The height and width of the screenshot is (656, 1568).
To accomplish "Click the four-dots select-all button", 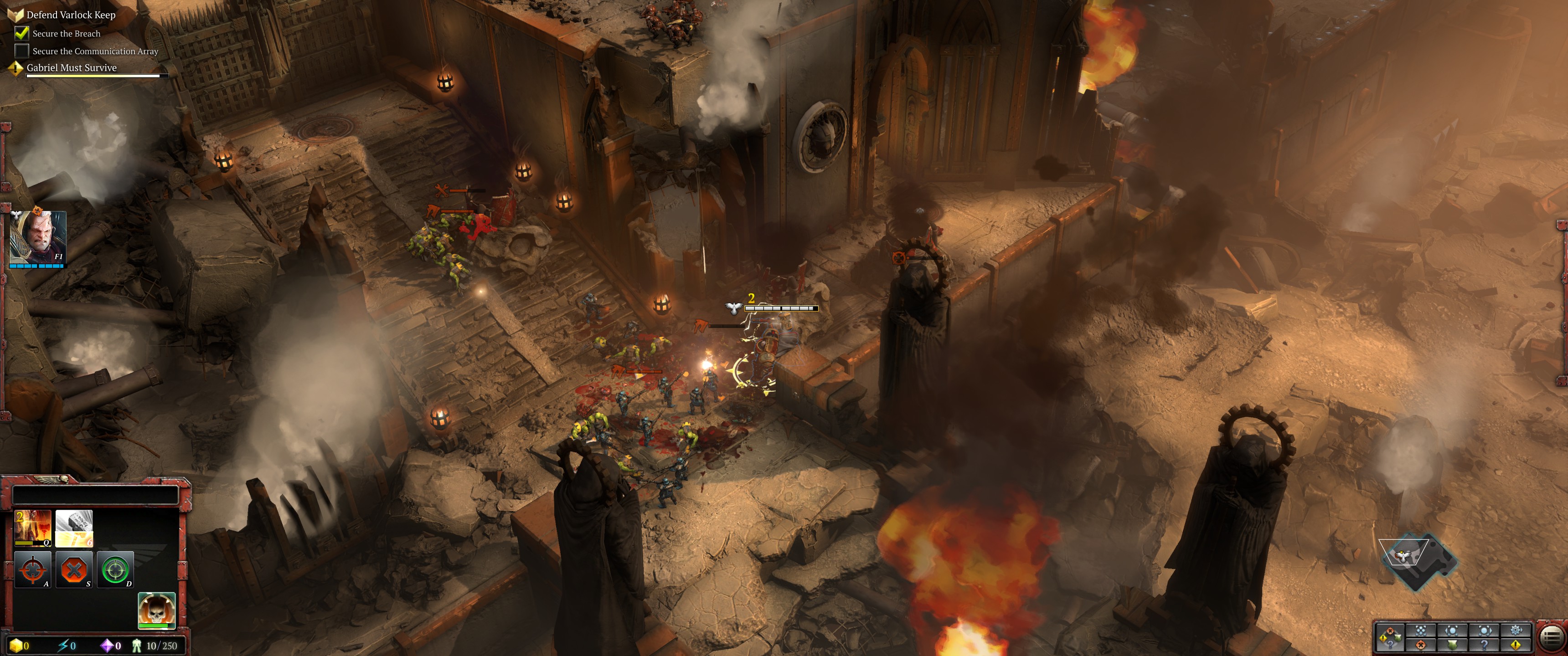I will [1421, 630].
